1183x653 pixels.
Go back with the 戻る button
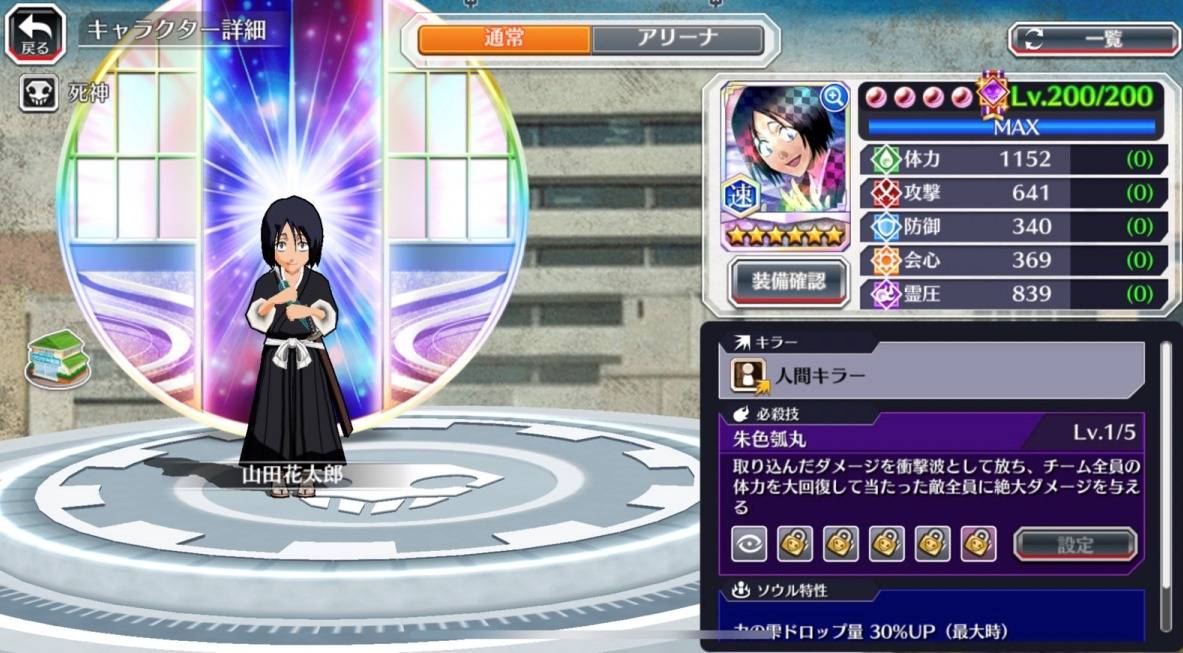pyautogui.click(x=34, y=35)
